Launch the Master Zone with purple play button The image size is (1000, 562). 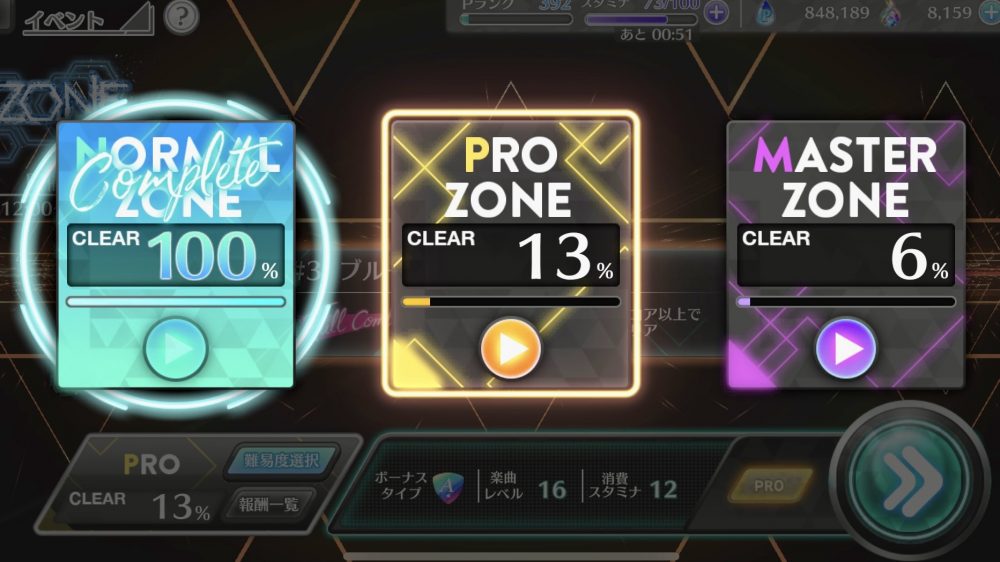point(846,349)
